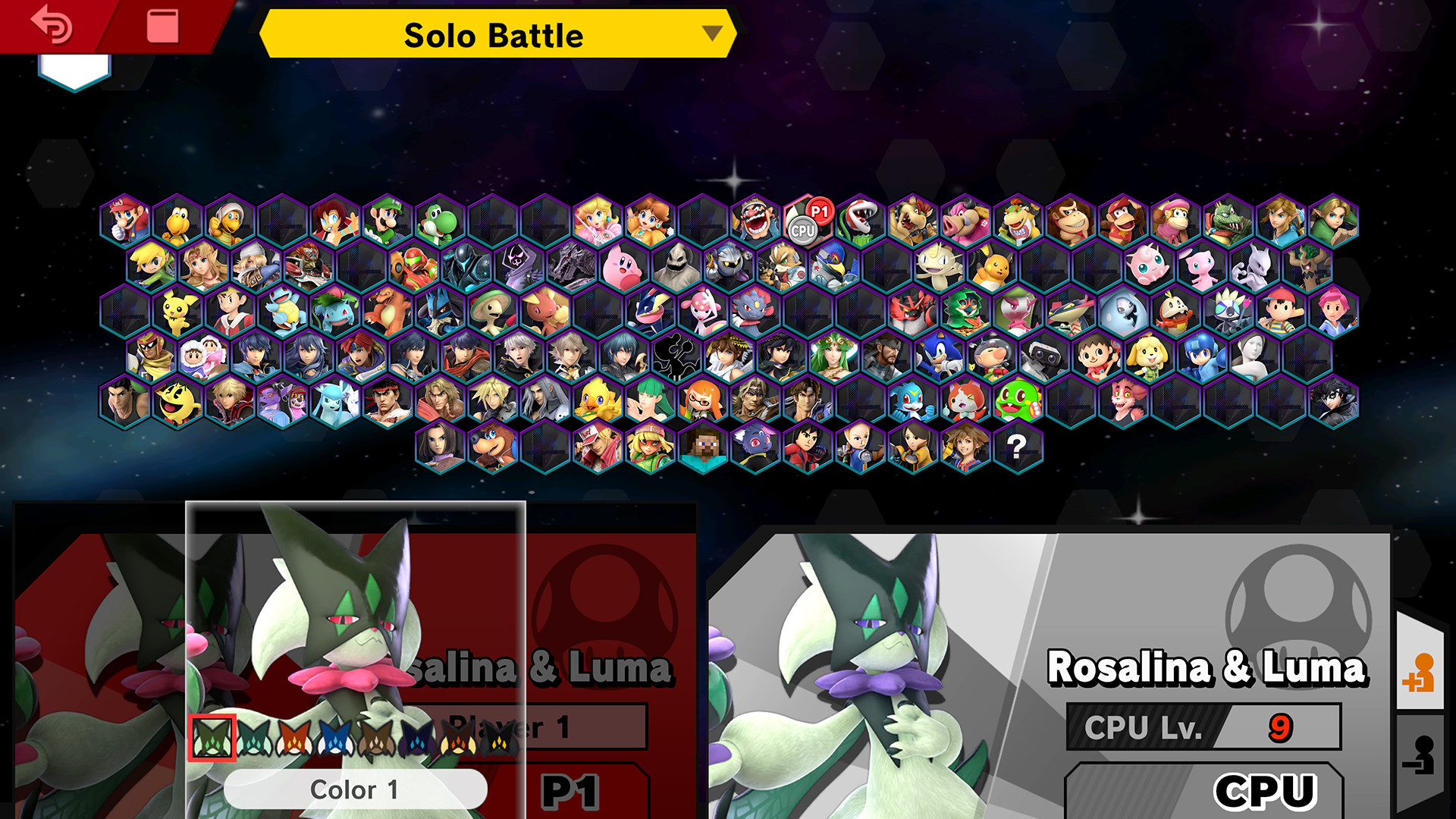Click the P1 label on the player card
The width and height of the screenshot is (1456, 819).
pyautogui.click(x=570, y=790)
